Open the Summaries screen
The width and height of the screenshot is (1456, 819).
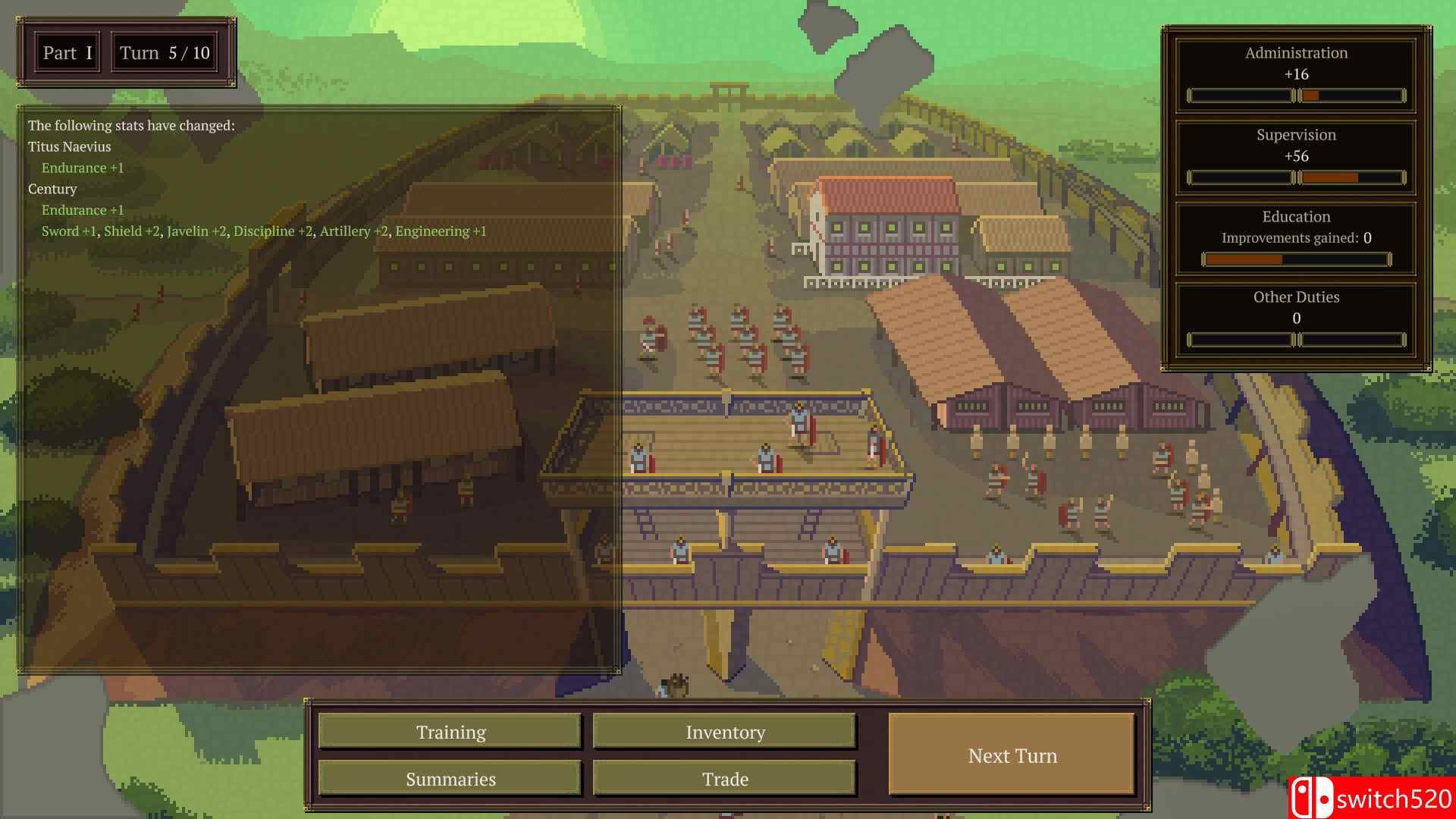click(450, 779)
